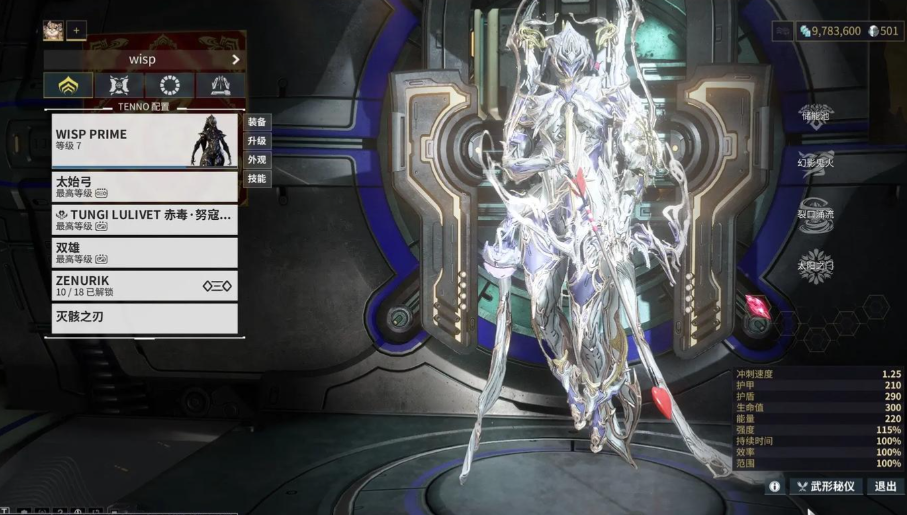Click the plus button beside the avatar
The height and width of the screenshot is (515, 907).
click(77, 31)
